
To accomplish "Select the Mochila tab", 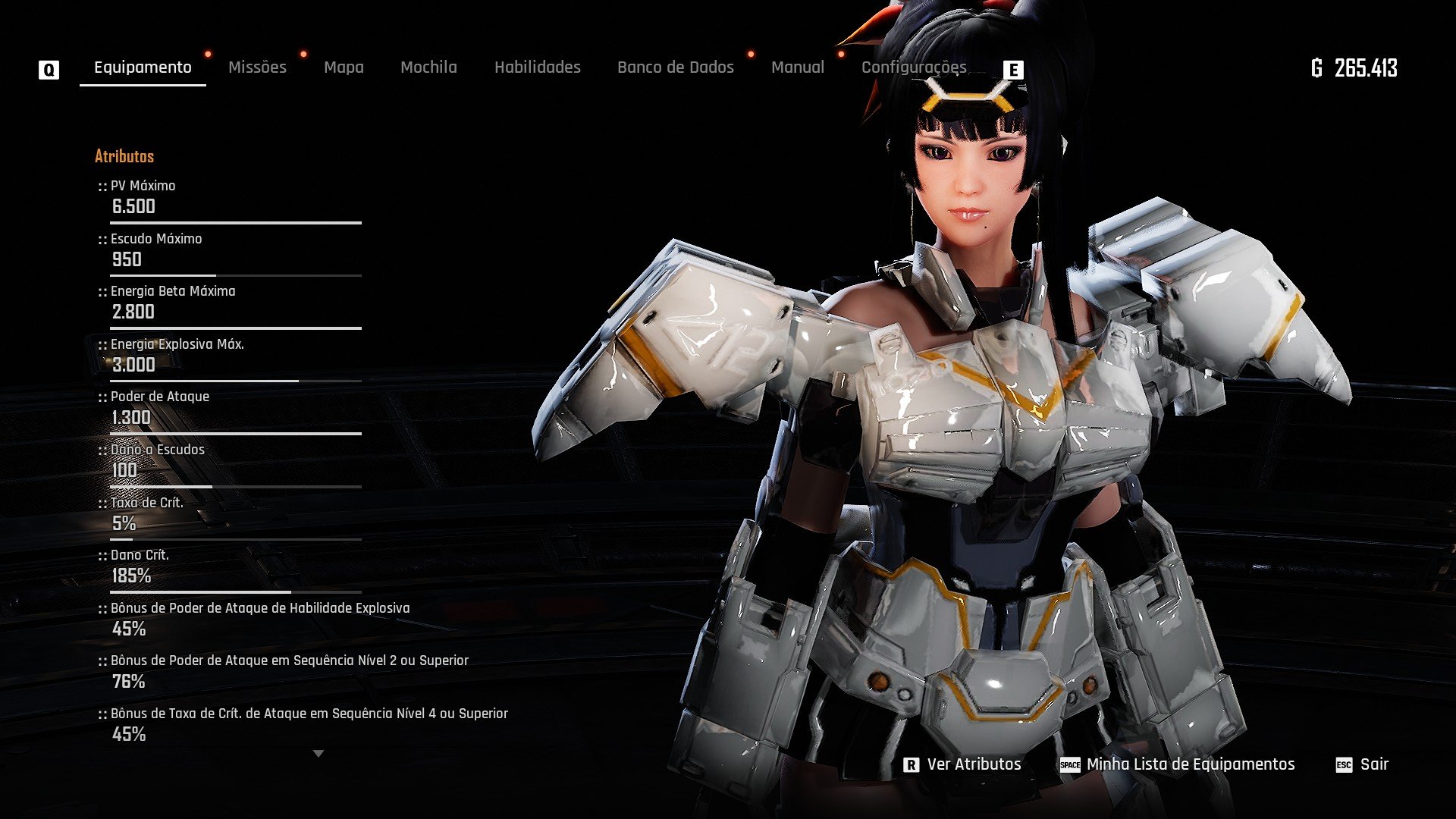I will point(428,67).
